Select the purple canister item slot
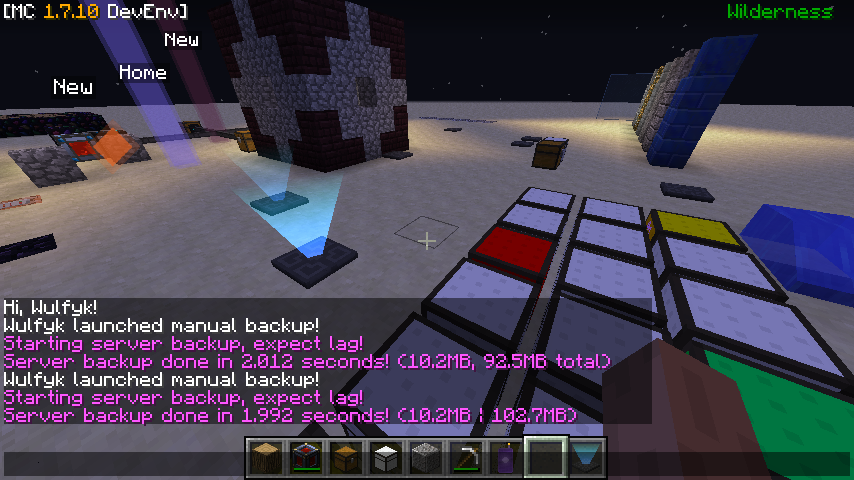Viewport: 854px width, 480px height. point(506,458)
